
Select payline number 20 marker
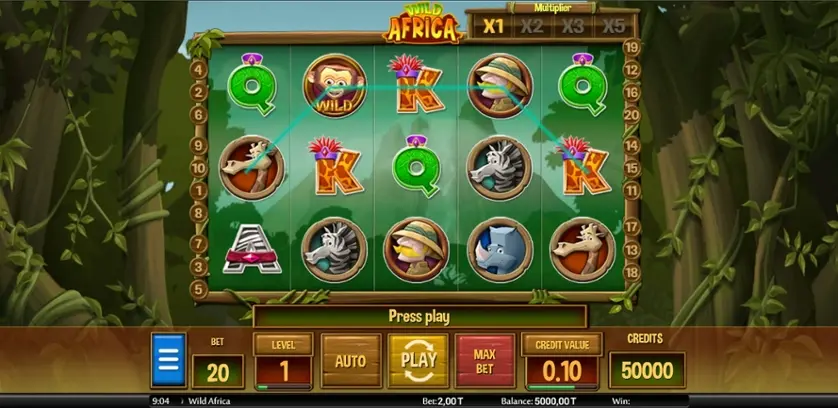click(x=631, y=115)
